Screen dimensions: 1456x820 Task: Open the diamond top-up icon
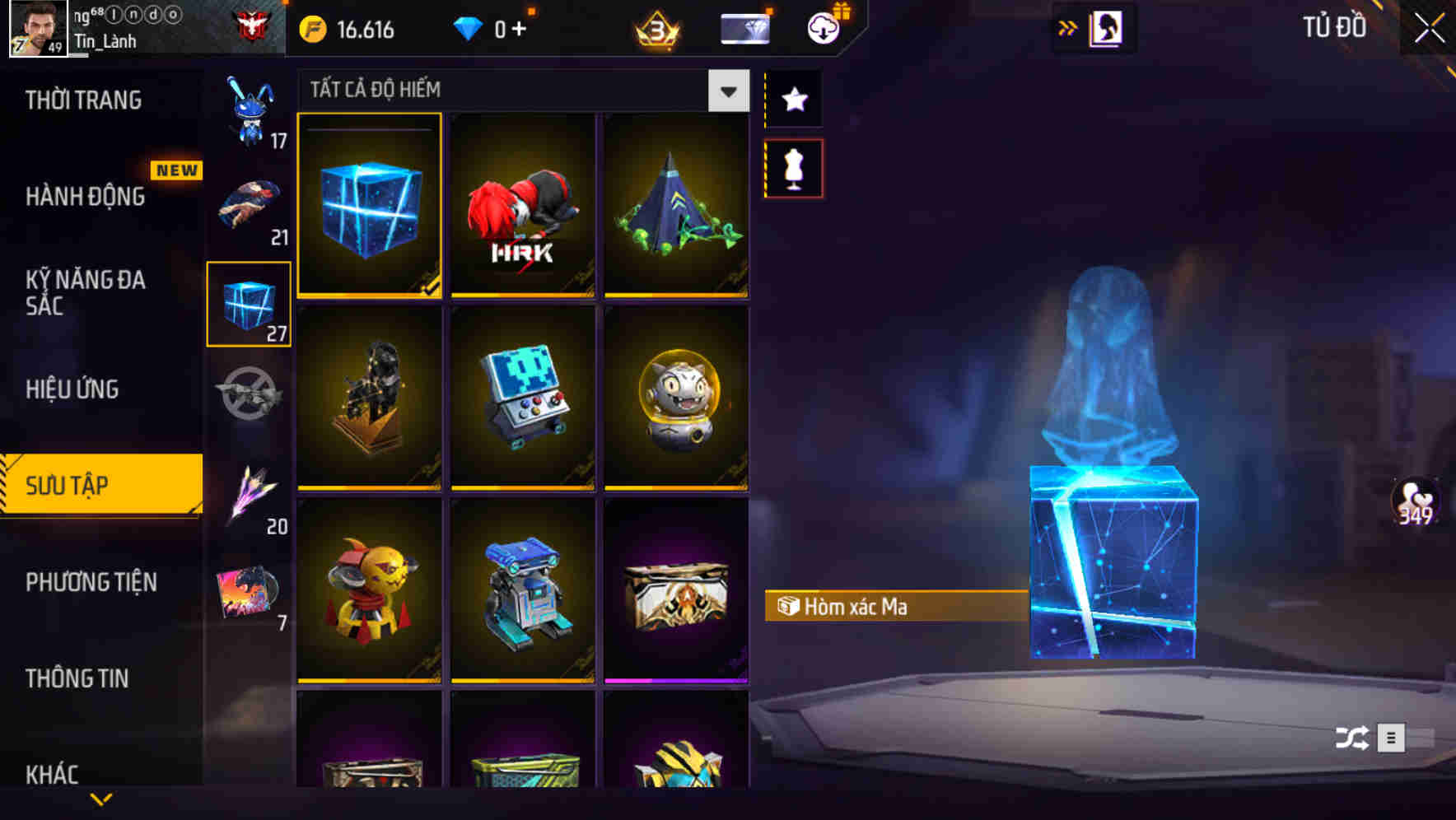[x=469, y=27]
